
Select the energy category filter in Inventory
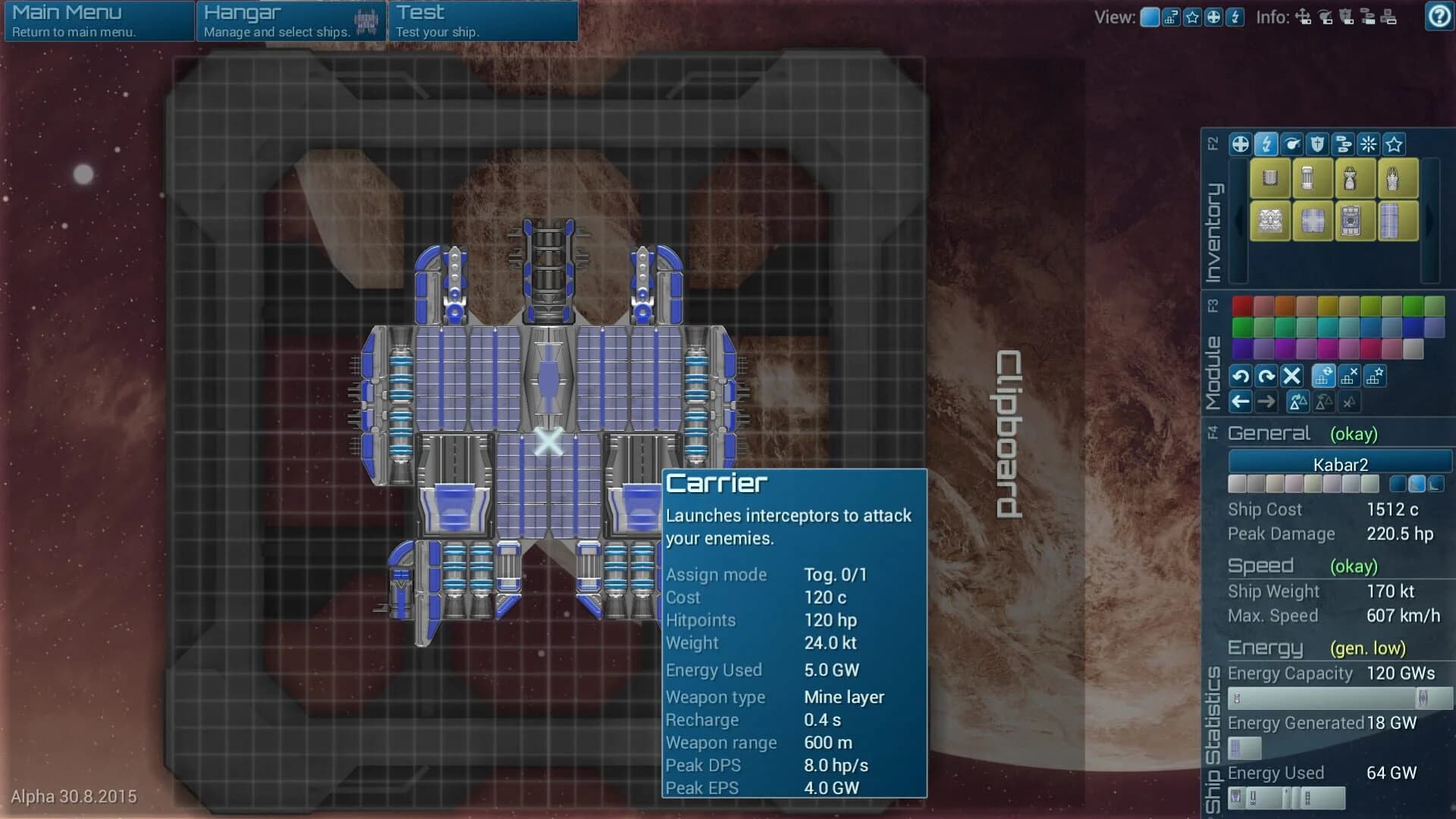point(1266,146)
